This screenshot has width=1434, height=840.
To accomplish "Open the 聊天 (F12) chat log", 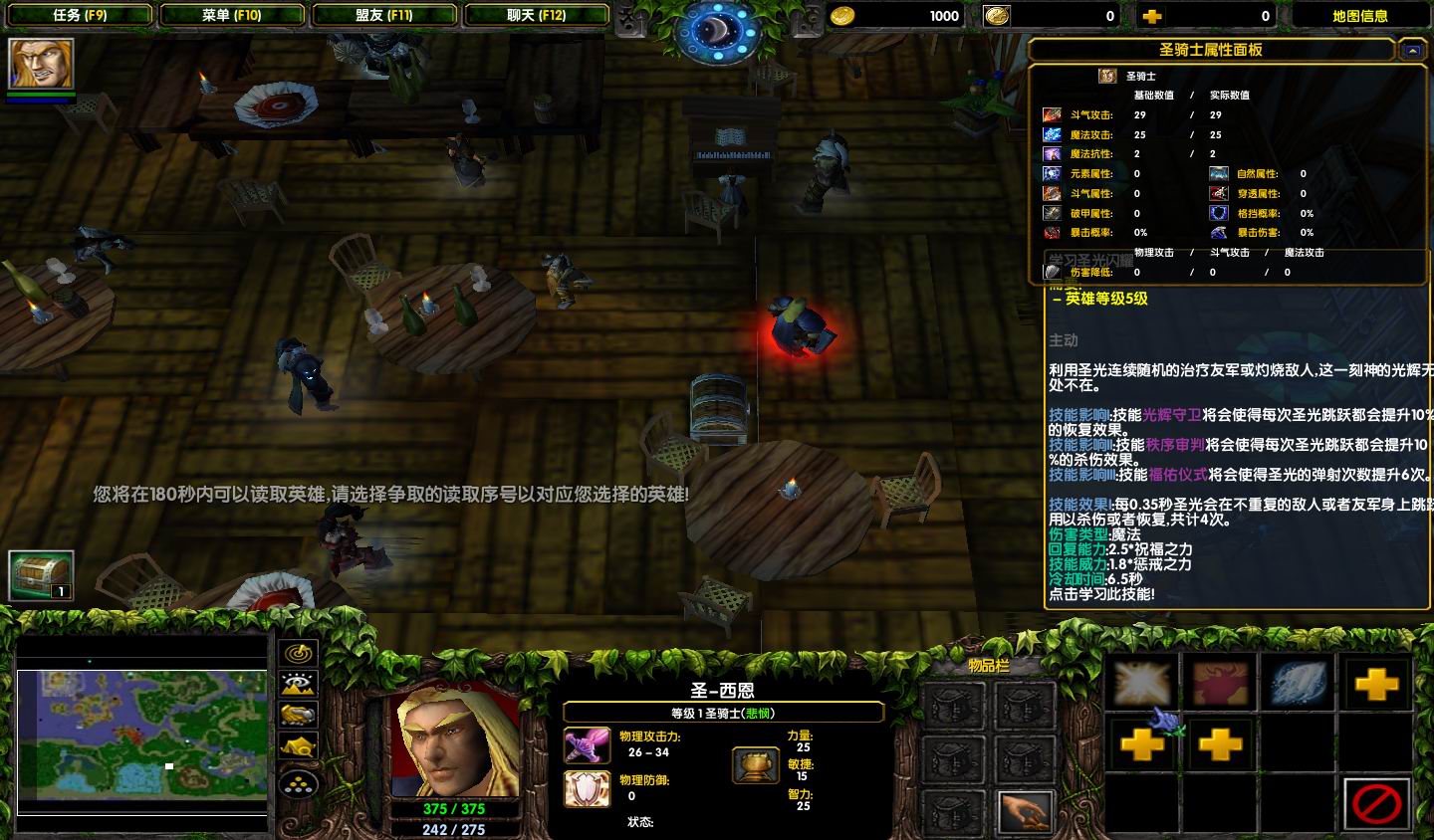I will [536, 15].
